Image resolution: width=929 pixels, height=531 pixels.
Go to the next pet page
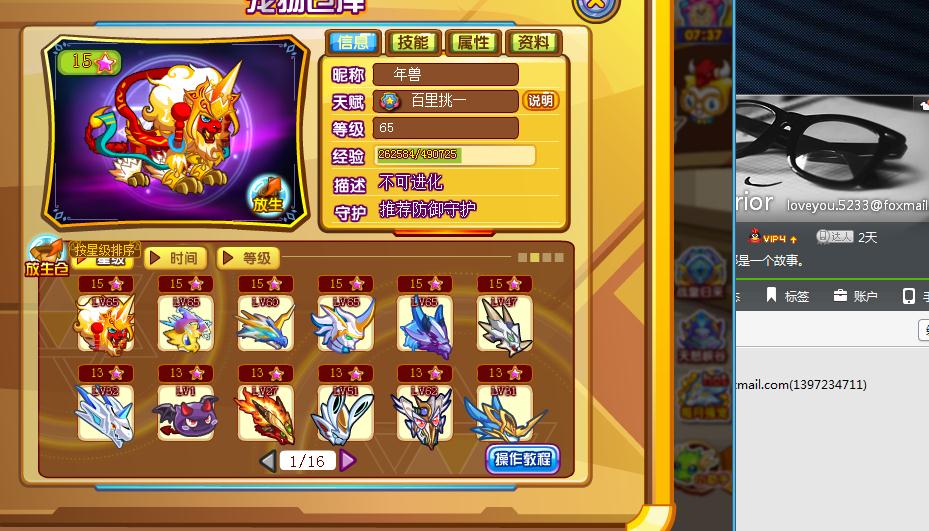(x=347, y=461)
